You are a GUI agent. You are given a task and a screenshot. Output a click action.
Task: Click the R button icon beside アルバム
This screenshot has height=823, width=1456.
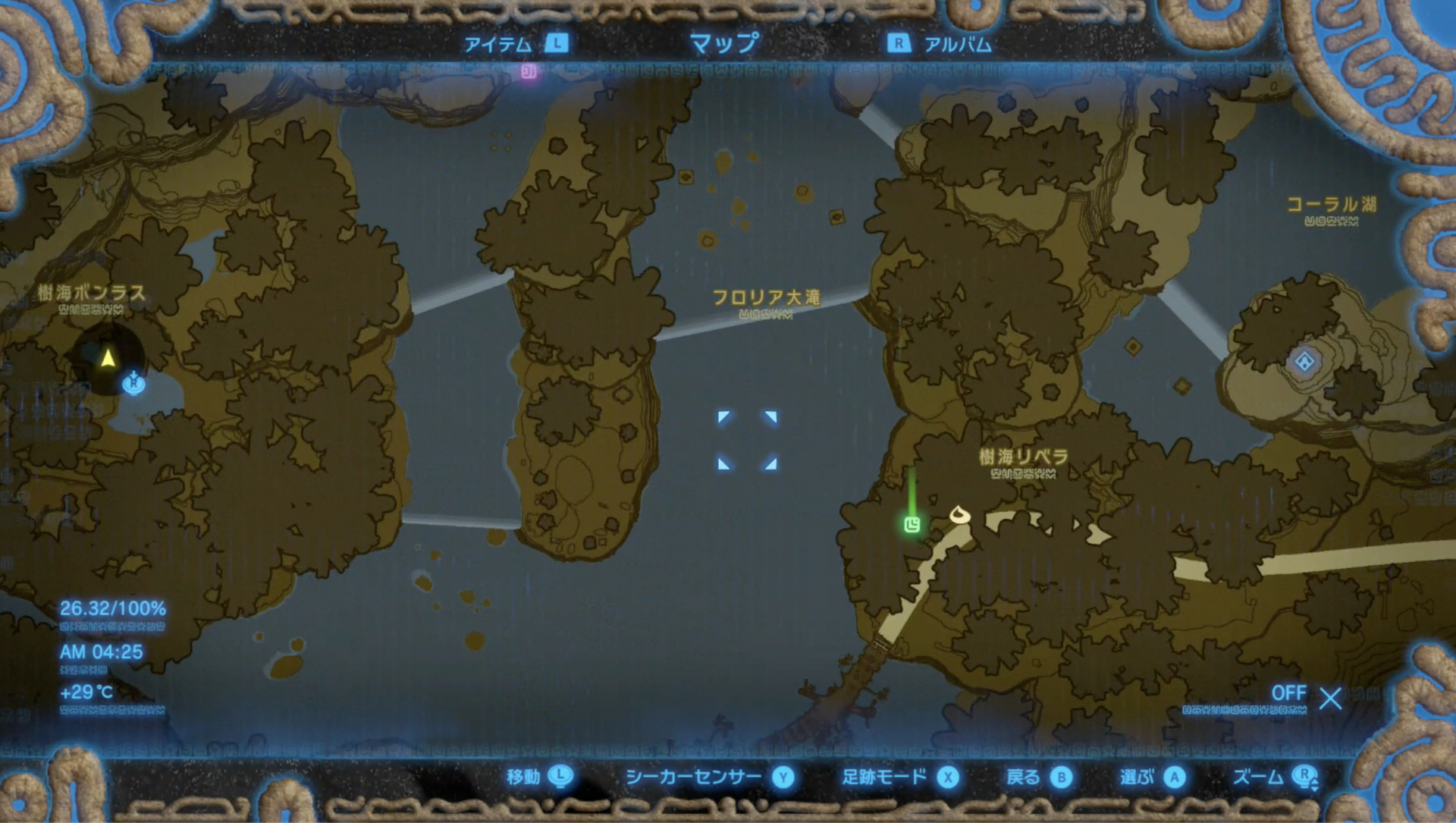click(x=898, y=44)
